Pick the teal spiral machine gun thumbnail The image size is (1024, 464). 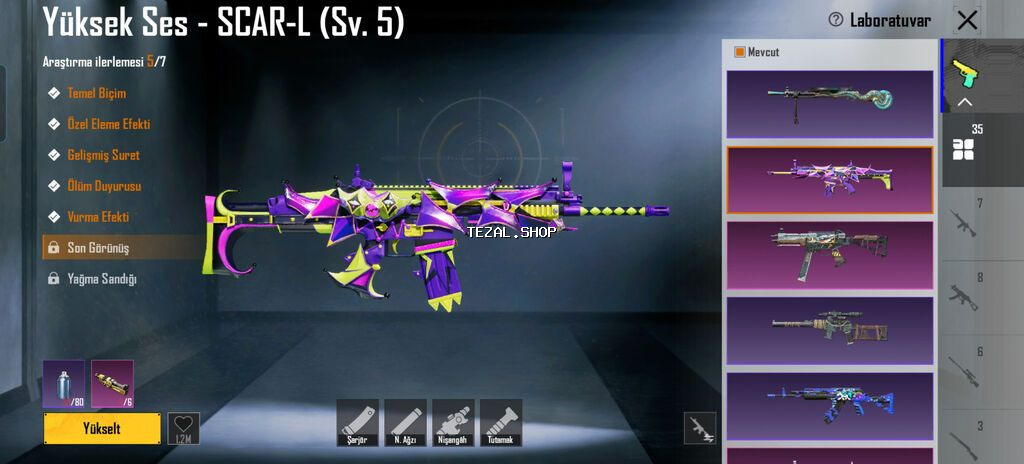pos(829,104)
